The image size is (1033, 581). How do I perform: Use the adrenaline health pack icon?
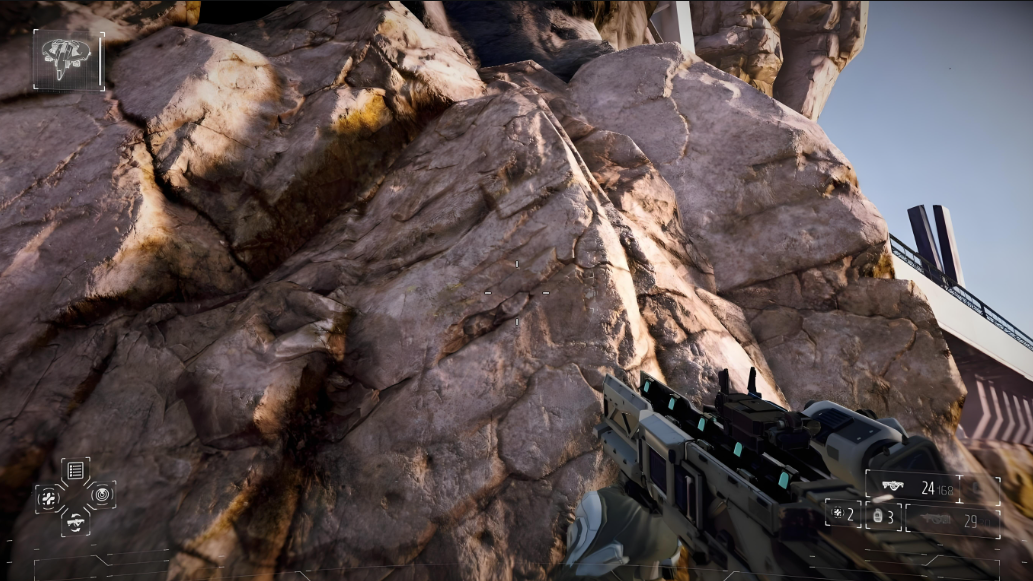coord(49,496)
